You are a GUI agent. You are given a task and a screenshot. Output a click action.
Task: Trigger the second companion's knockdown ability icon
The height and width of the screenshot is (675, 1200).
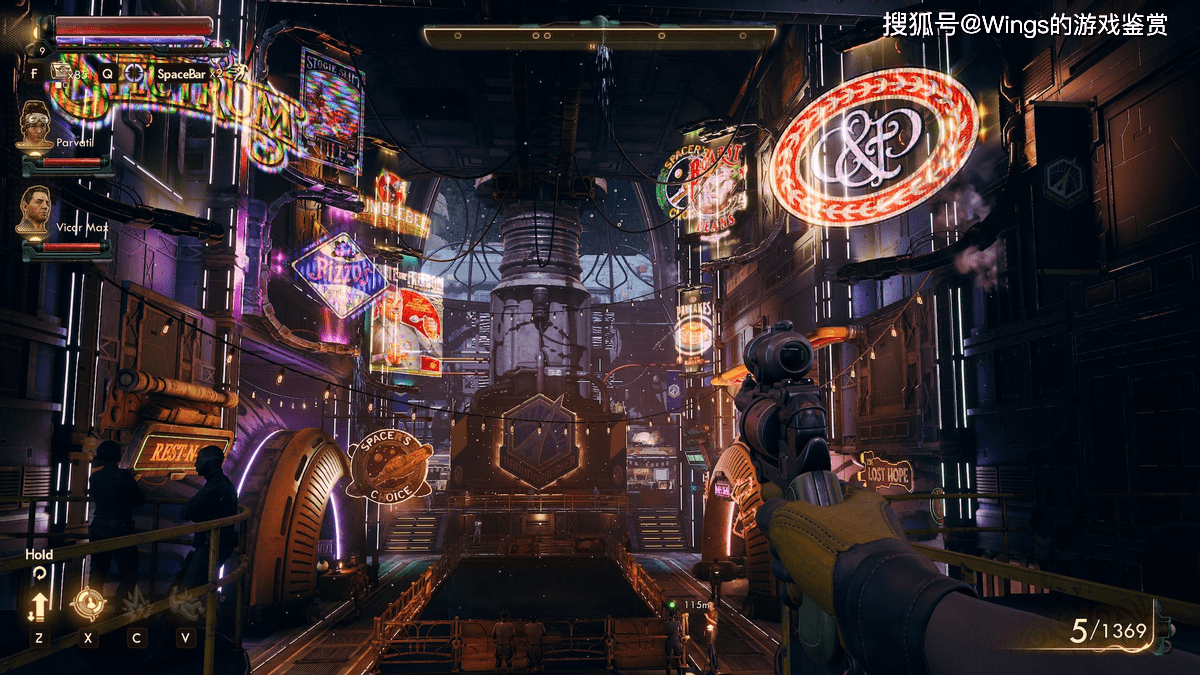coord(184,602)
